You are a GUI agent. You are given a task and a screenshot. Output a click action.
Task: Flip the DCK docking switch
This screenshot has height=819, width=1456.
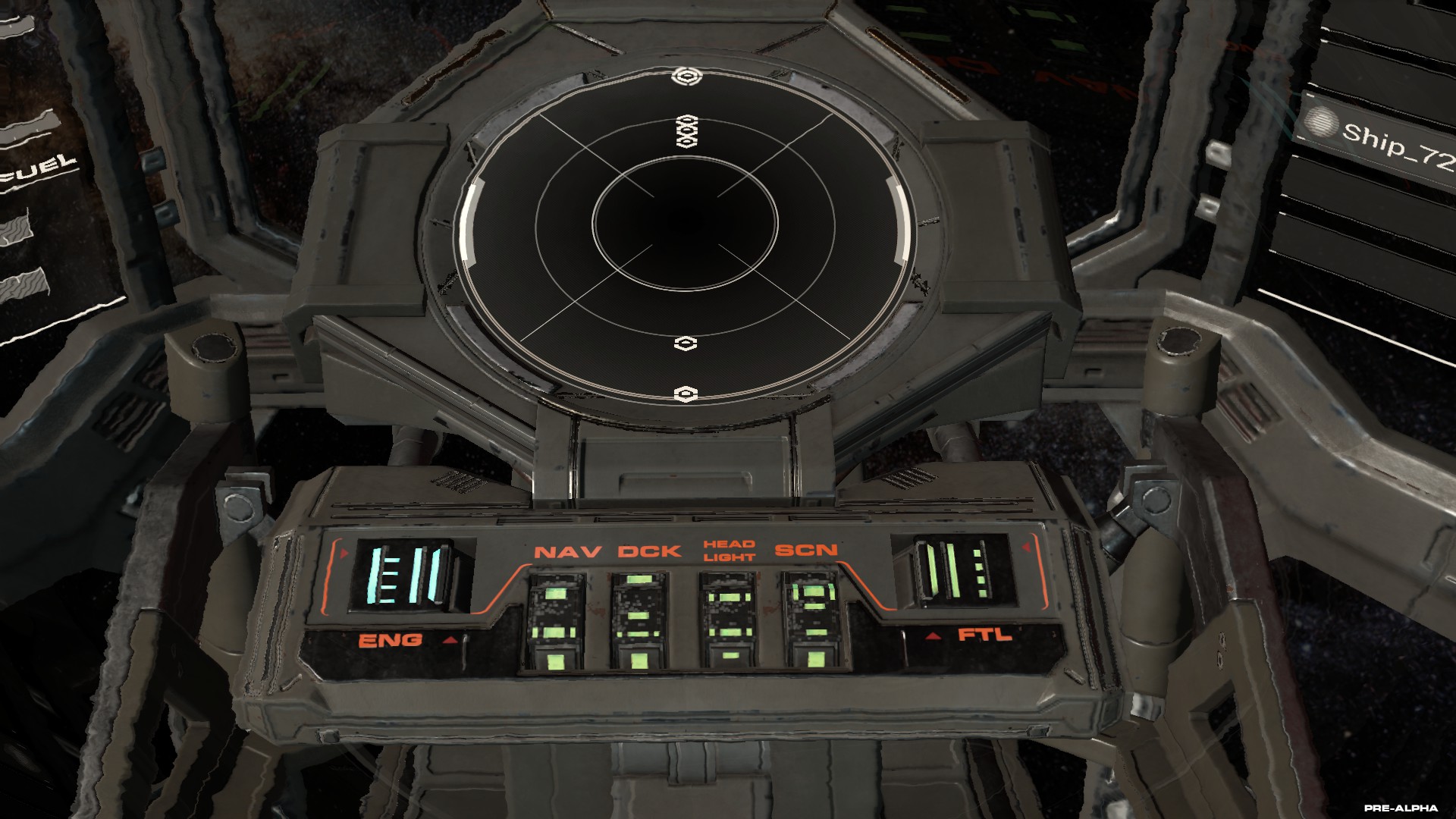(x=641, y=620)
